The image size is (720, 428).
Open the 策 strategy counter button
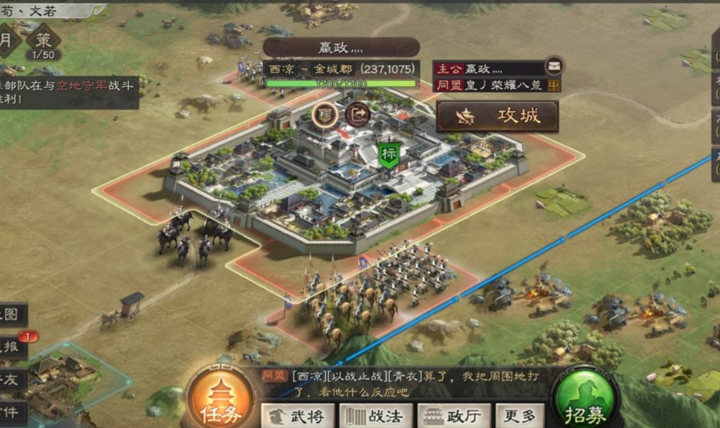(43, 44)
